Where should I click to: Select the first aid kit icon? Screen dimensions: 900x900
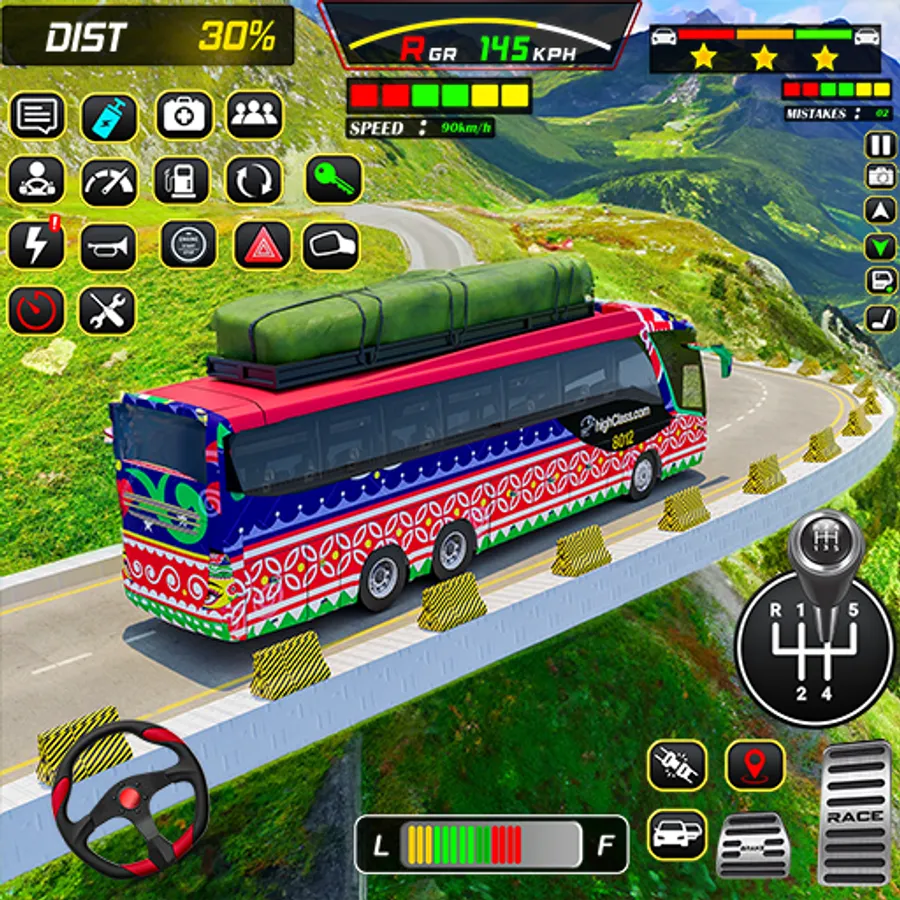[x=183, y=115]
